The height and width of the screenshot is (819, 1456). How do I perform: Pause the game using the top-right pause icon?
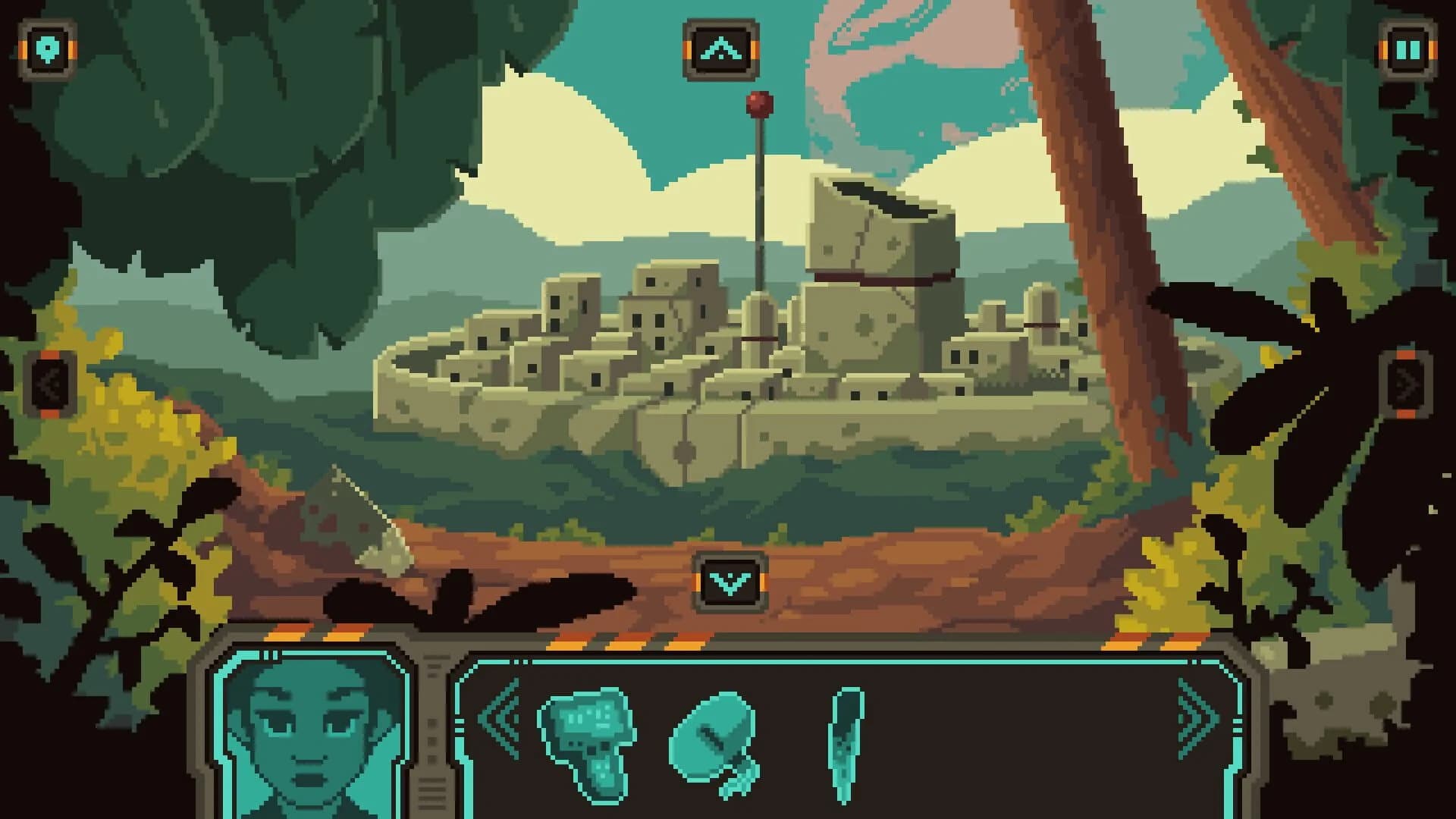tap(1408, 49)
